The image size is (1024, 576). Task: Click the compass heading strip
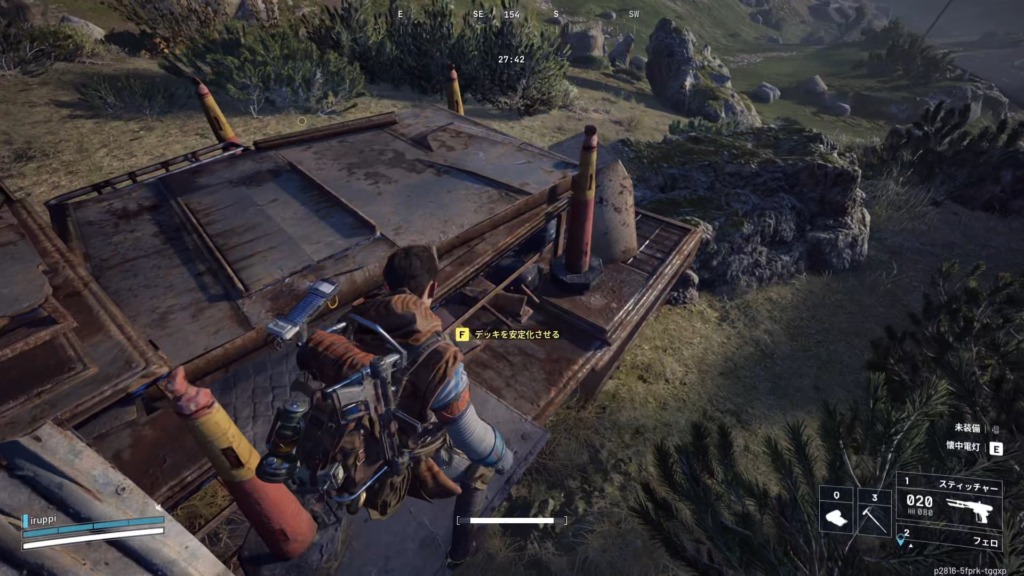point(512,15)
